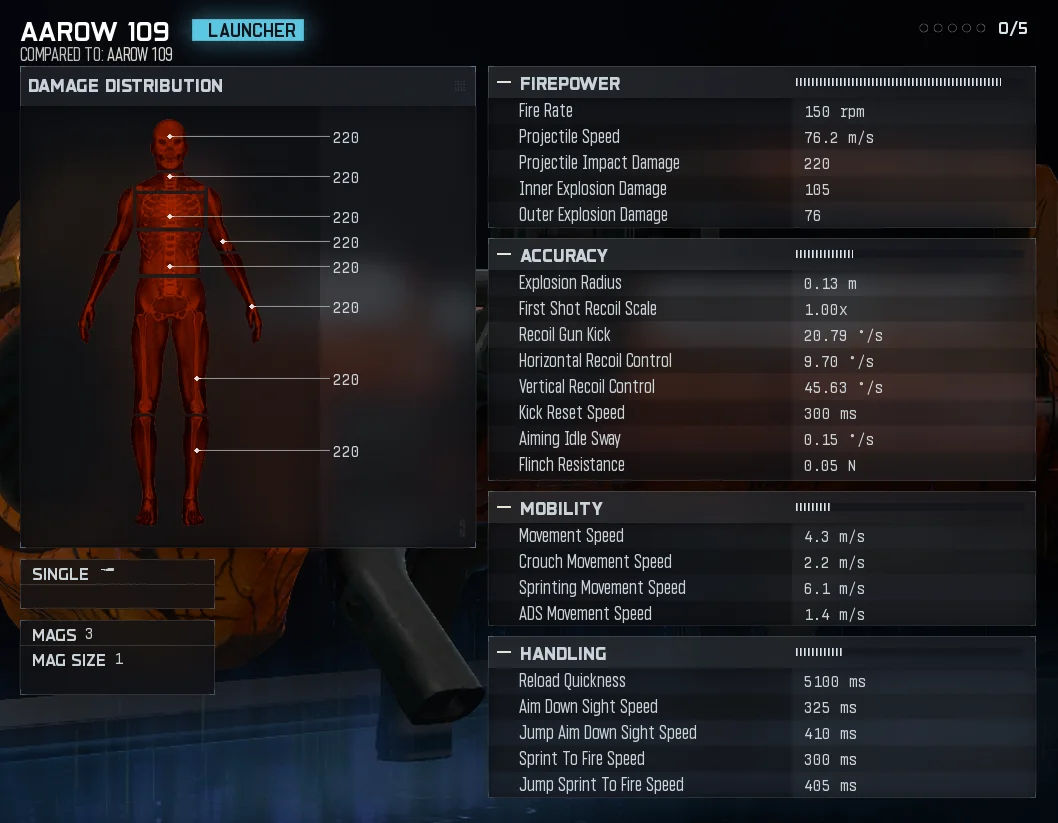Collapse the Accuracy stats section
The image size is (1058, 823).
click(504, 256)
